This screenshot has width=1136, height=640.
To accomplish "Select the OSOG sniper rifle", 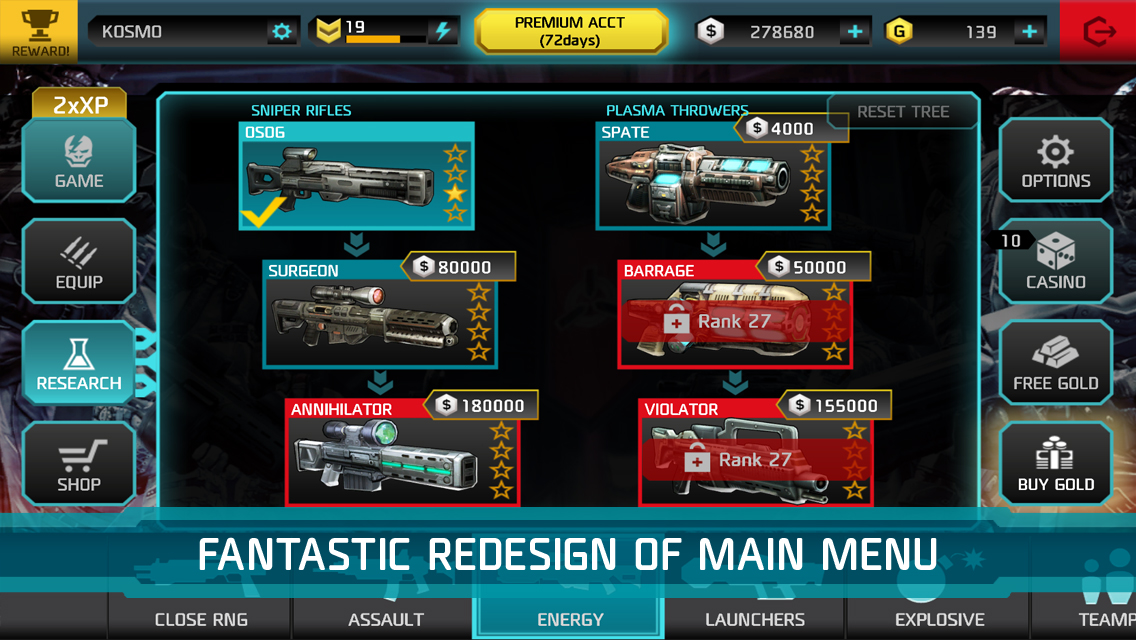I will pos(357,178).
